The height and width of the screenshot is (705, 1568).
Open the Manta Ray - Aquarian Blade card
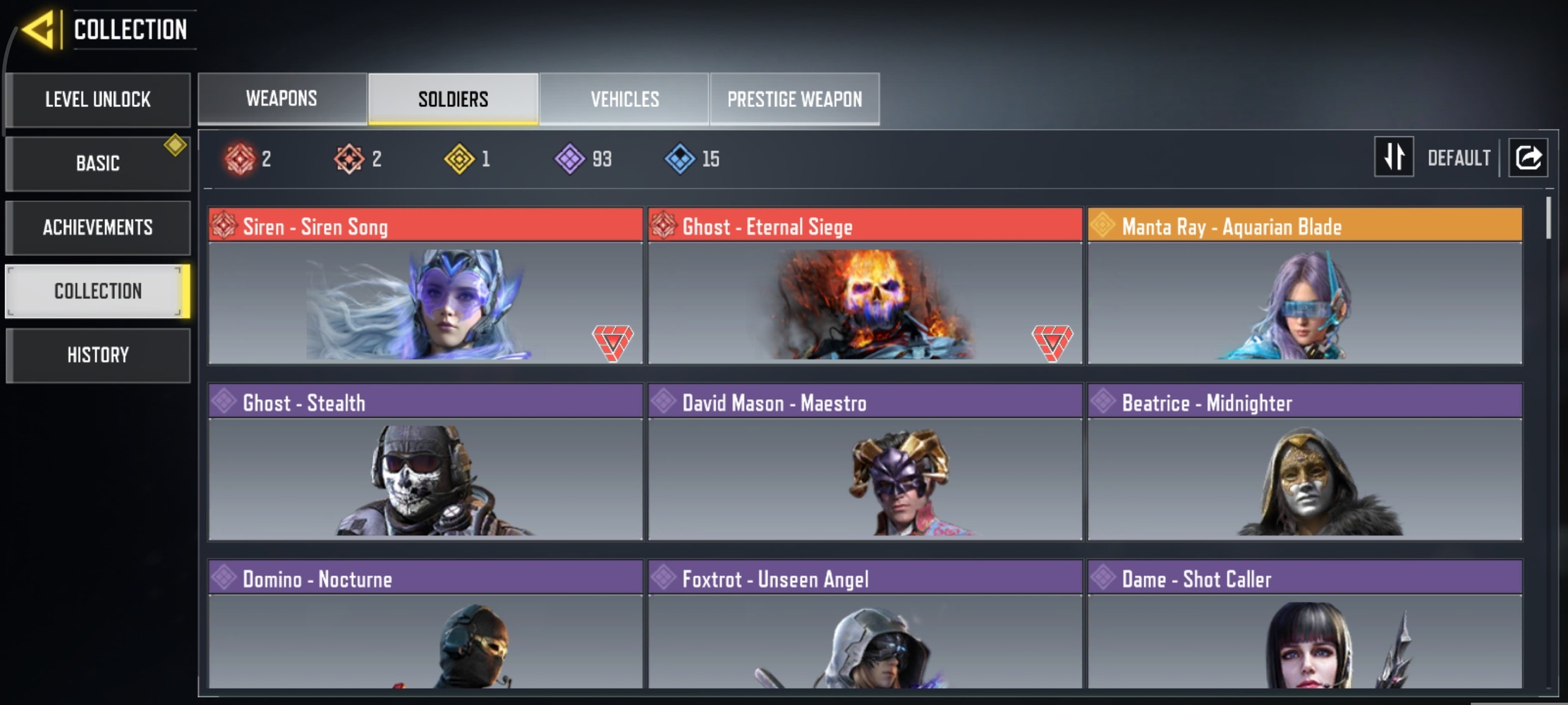point(1304,286)
